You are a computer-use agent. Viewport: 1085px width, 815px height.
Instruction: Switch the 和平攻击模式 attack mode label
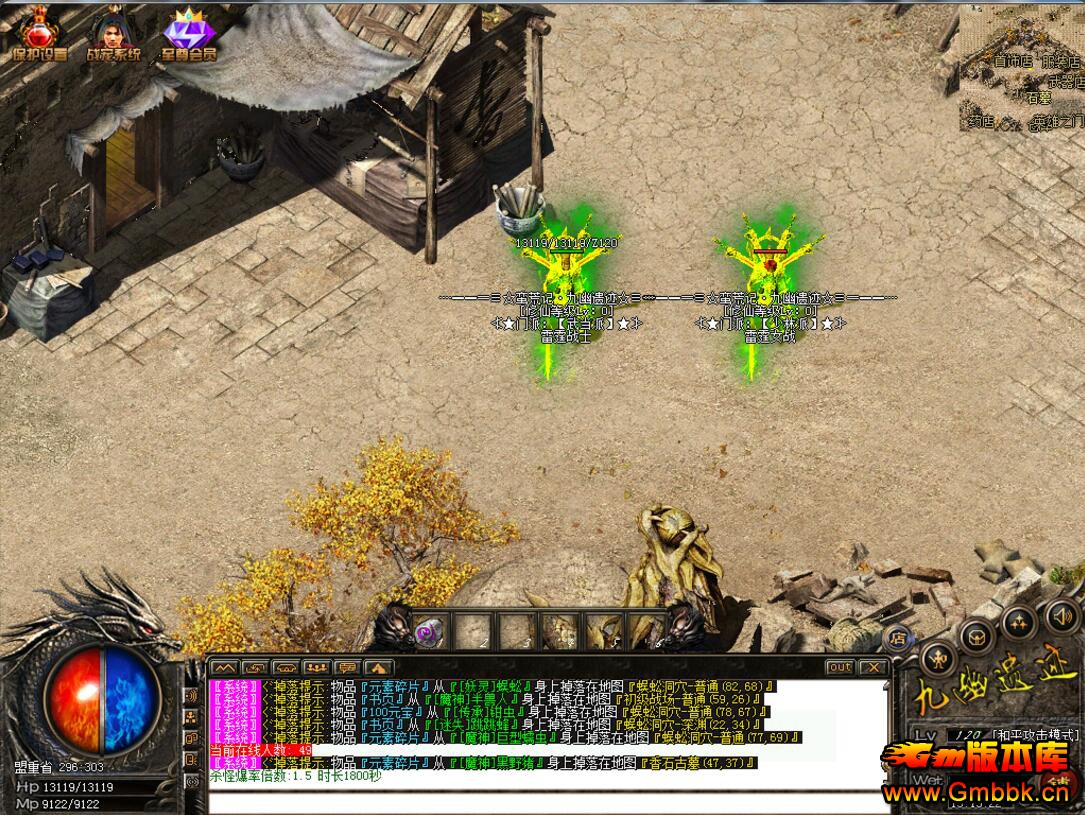[x=1035, y=735]
